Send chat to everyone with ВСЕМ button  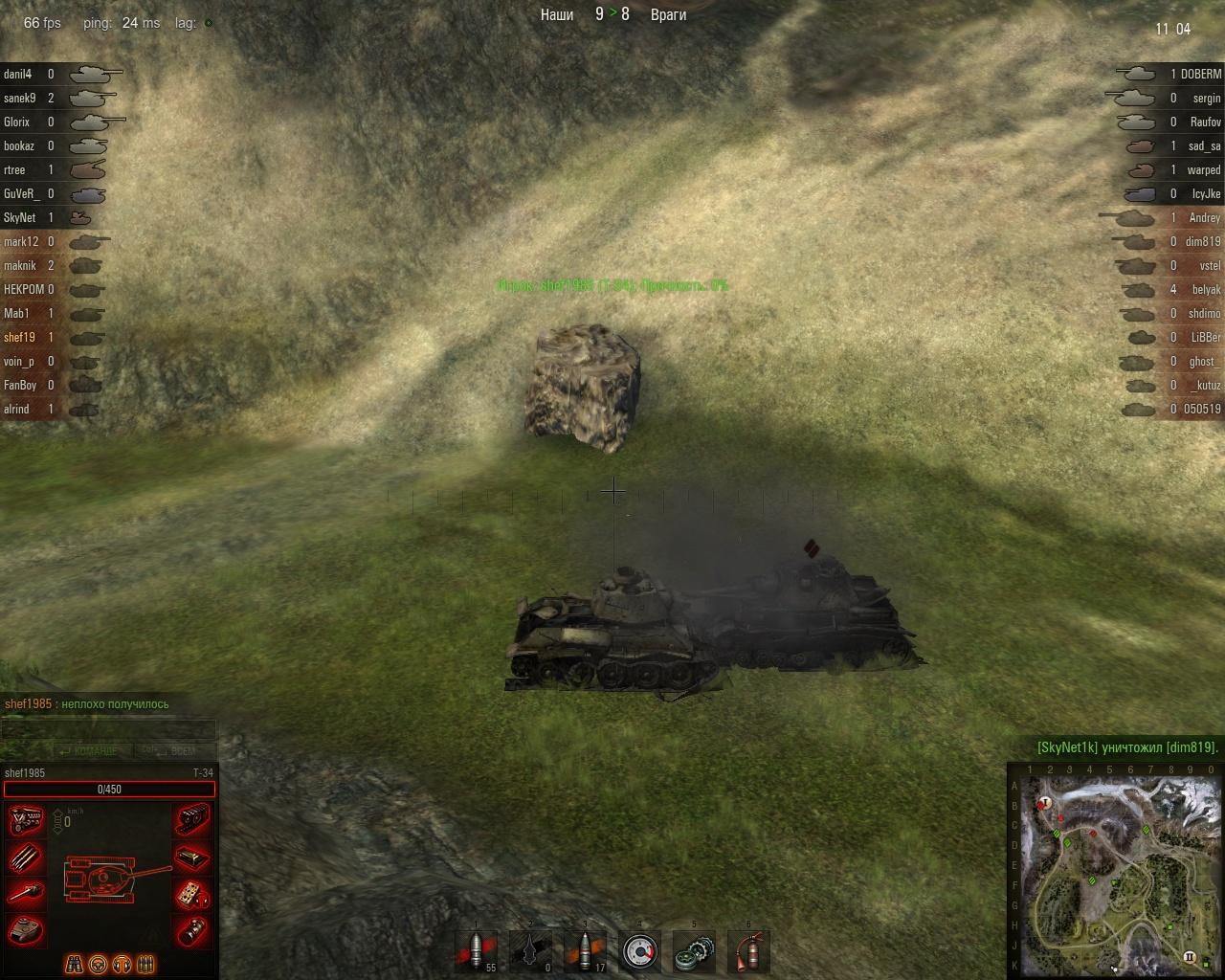point(175,751)
